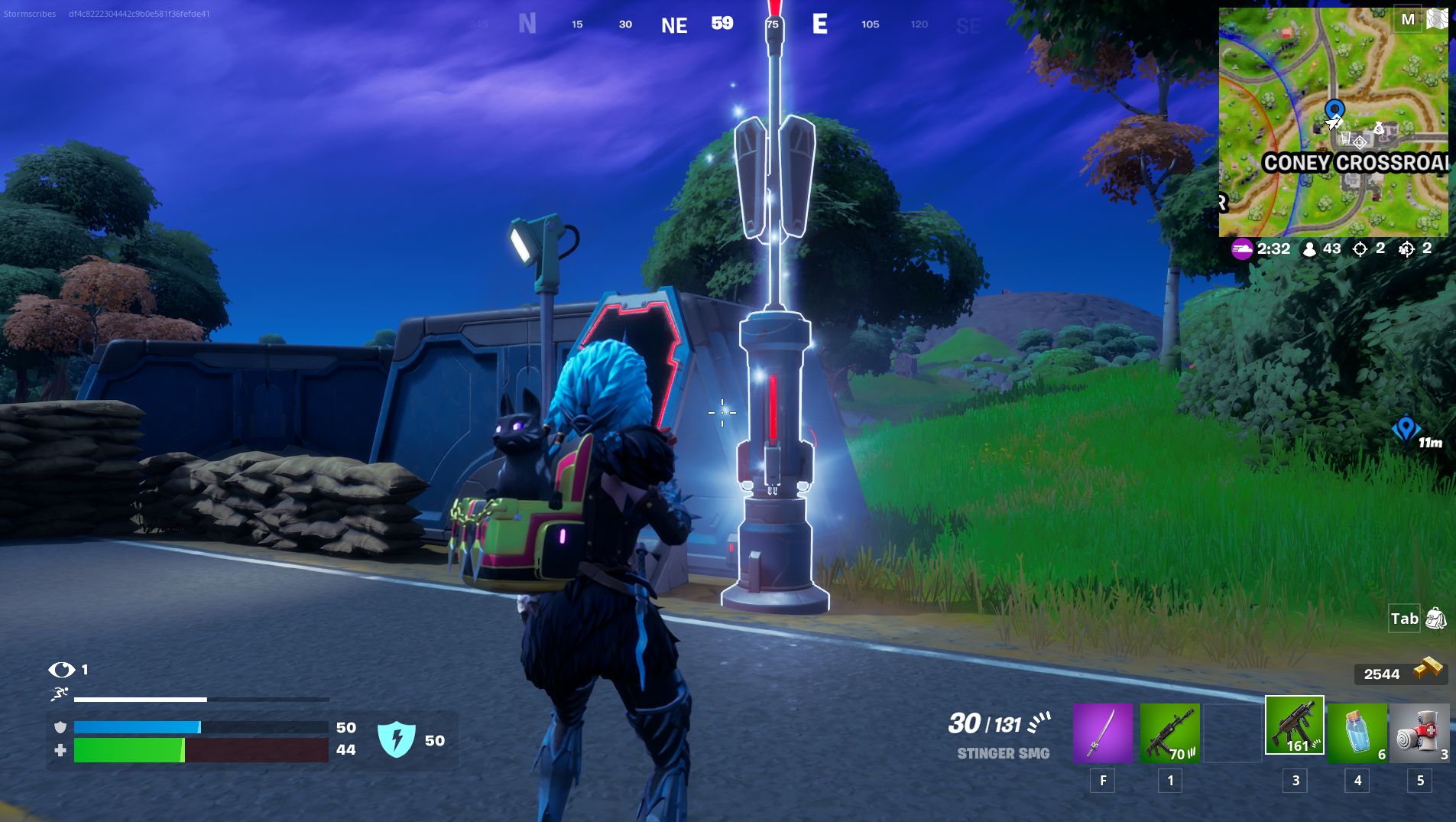Viewport: 1456px width, 822px height.
Task: Click the eliminations crosshair icon
Action: [x=1362, y=249]
